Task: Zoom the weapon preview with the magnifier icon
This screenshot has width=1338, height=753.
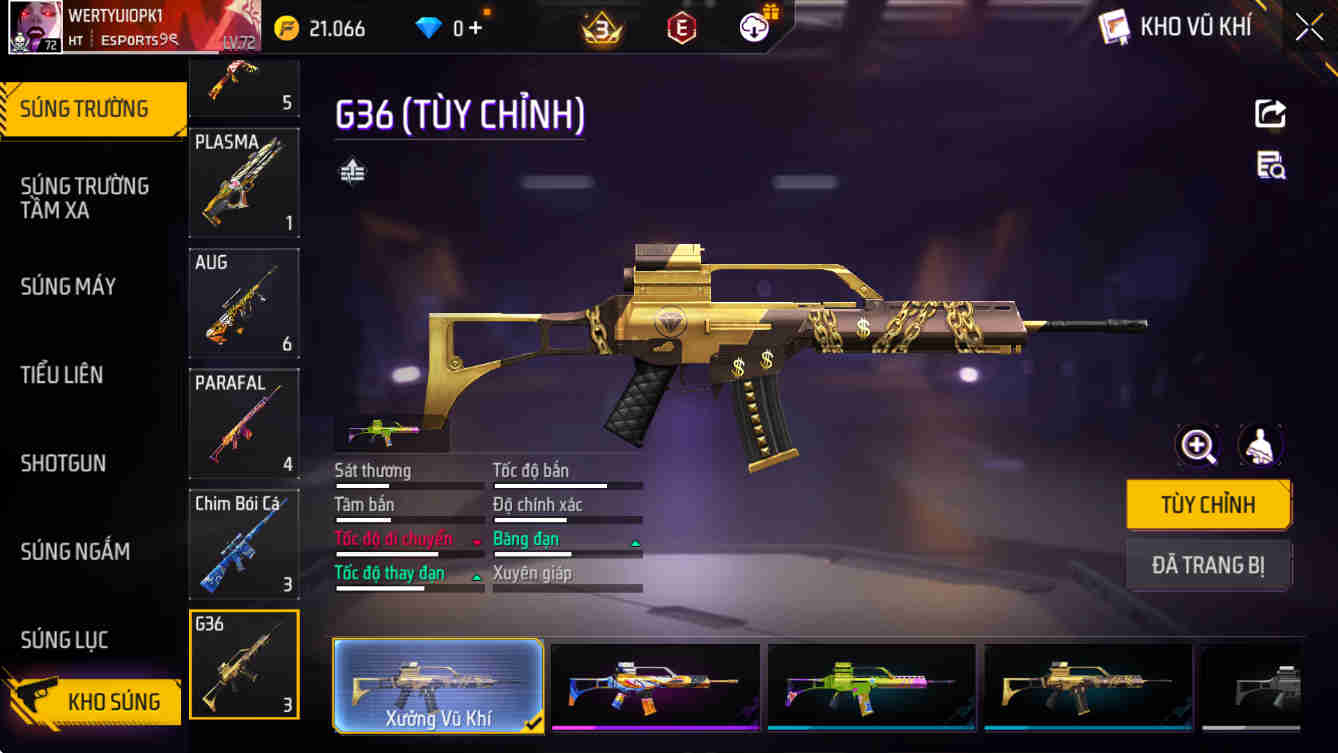Action: pos(1197,447)
